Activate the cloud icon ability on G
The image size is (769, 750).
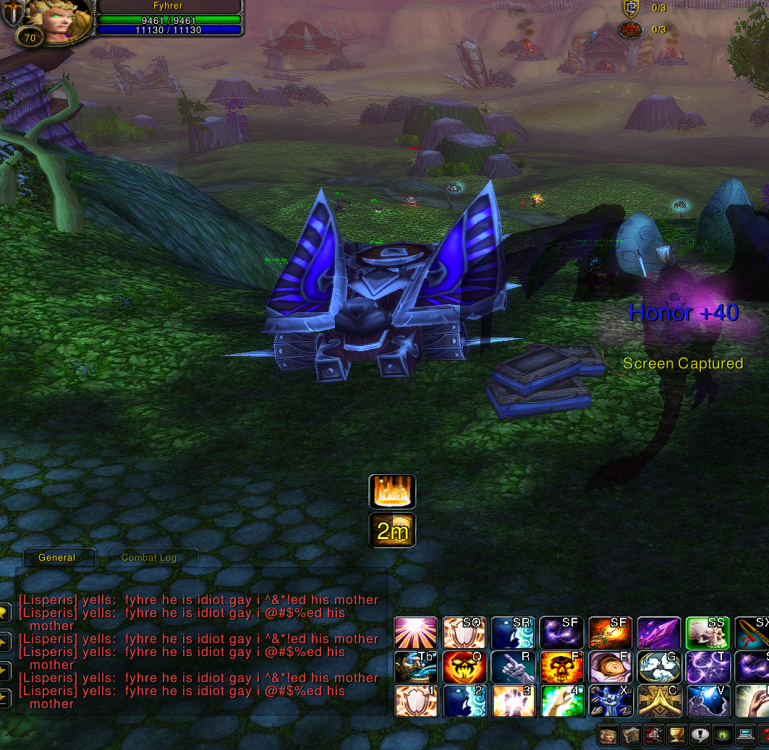[658, 667]
